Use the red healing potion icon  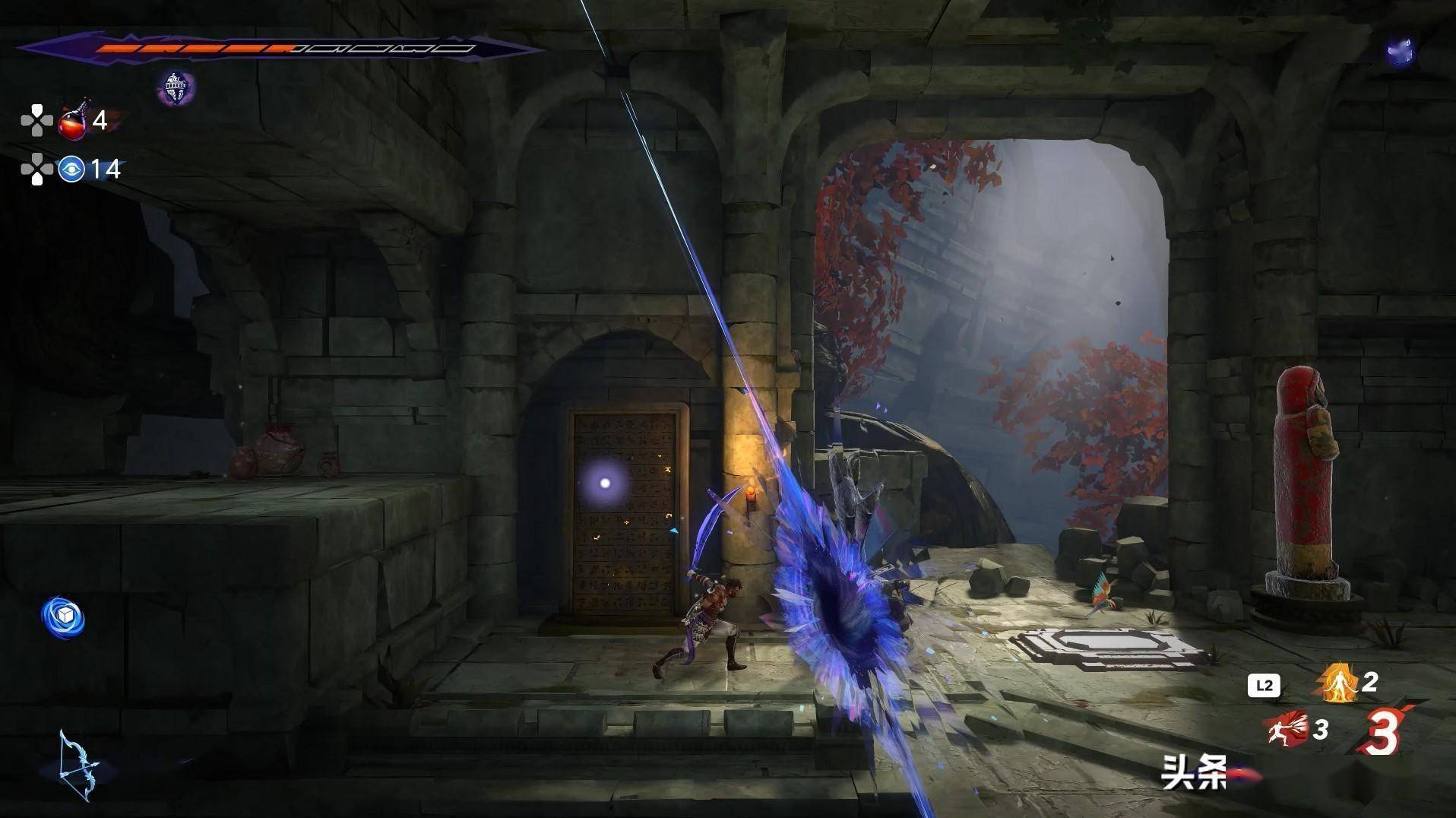click(x=74, y=122)
